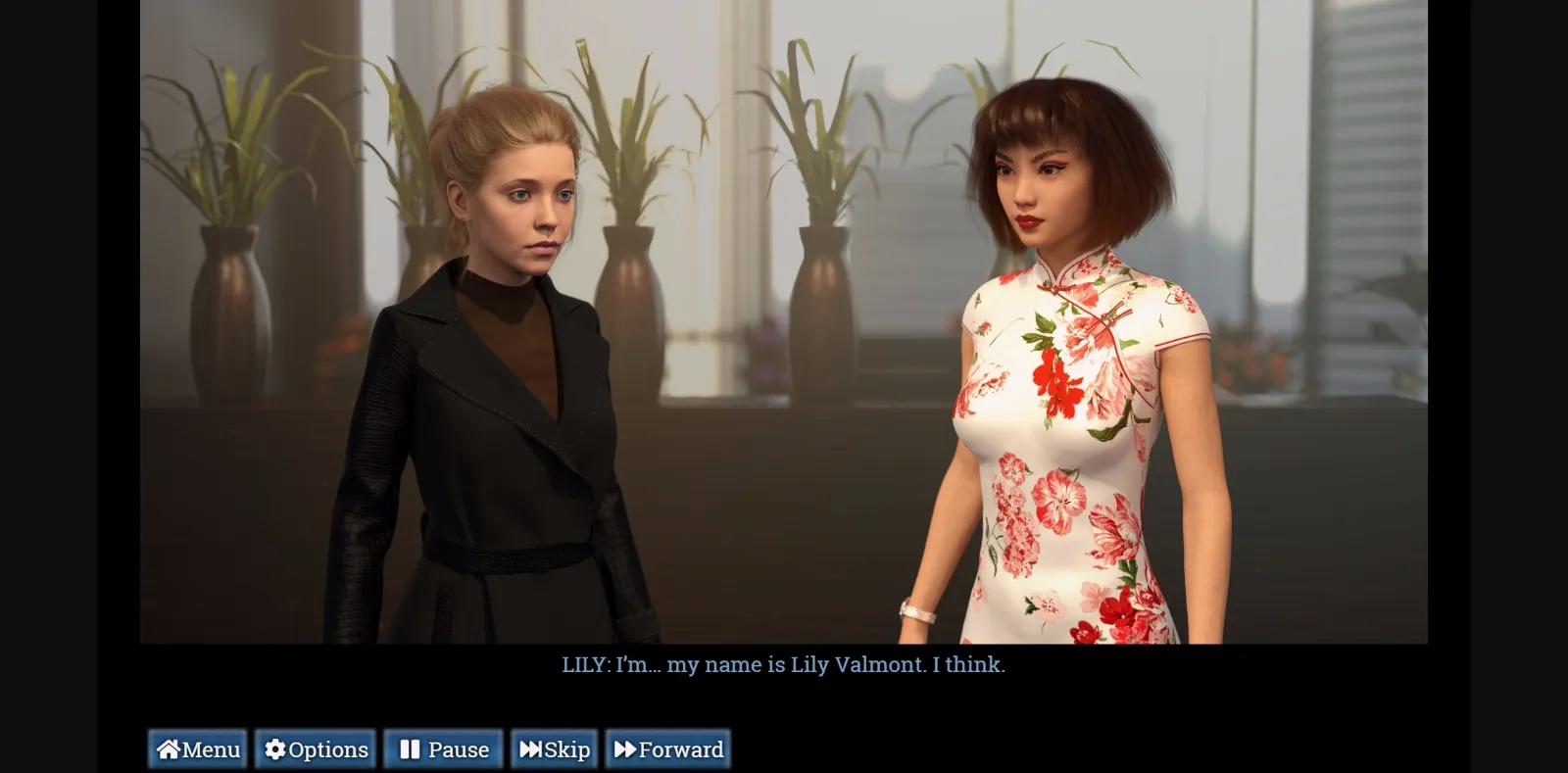Viewport: 1568px width, 773px height.
Task: Click Lily's dialogue line to advance the story
Action: click(x=784, y=665)
